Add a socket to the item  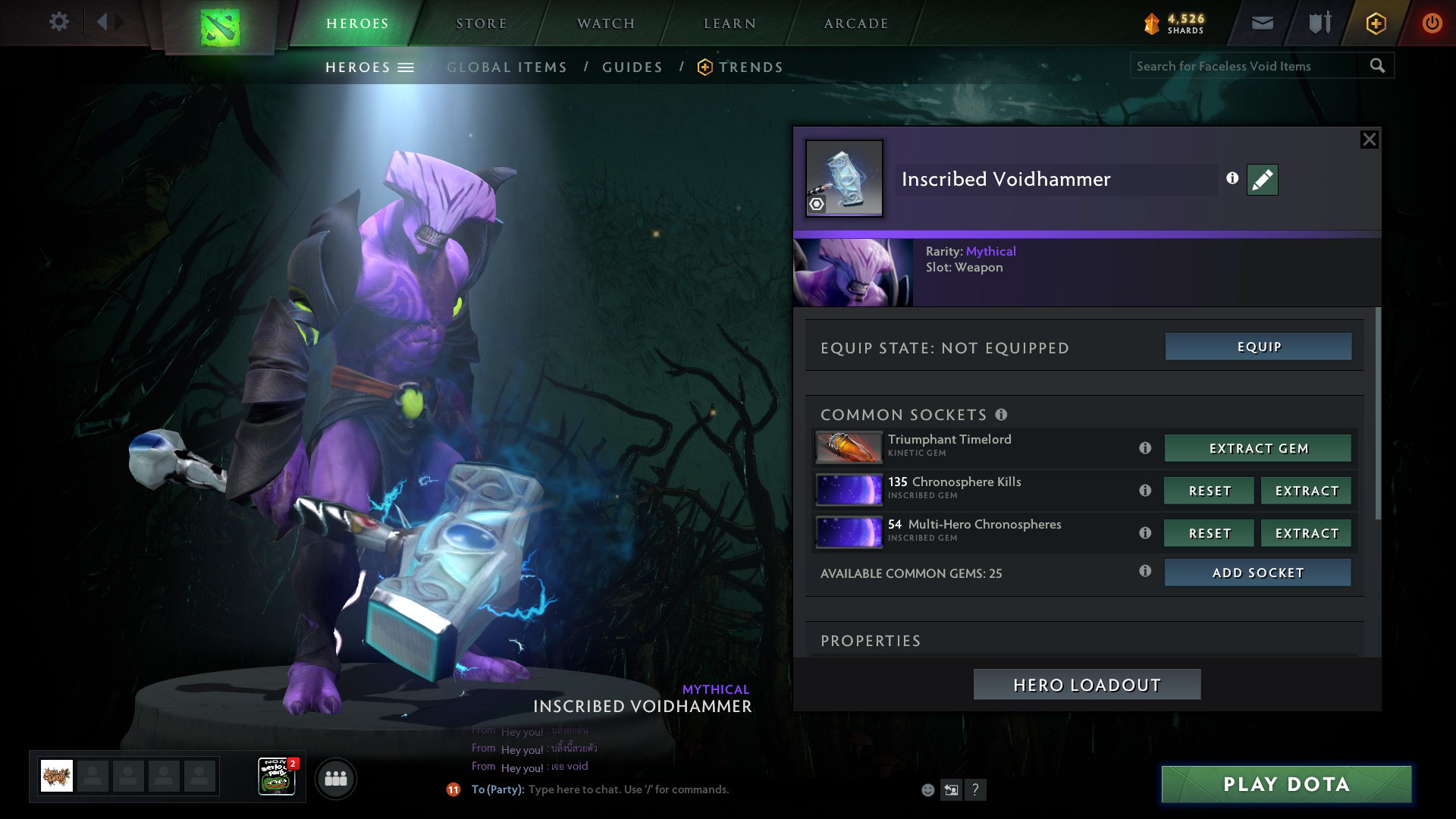pyautogui.click(x=1258, y=573)
